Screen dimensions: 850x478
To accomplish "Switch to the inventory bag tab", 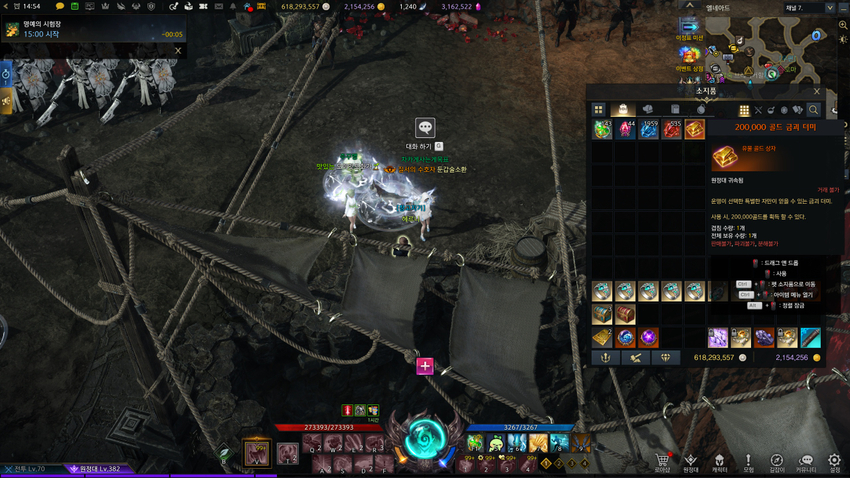I will pyautogui.click(x=622, y=110).
